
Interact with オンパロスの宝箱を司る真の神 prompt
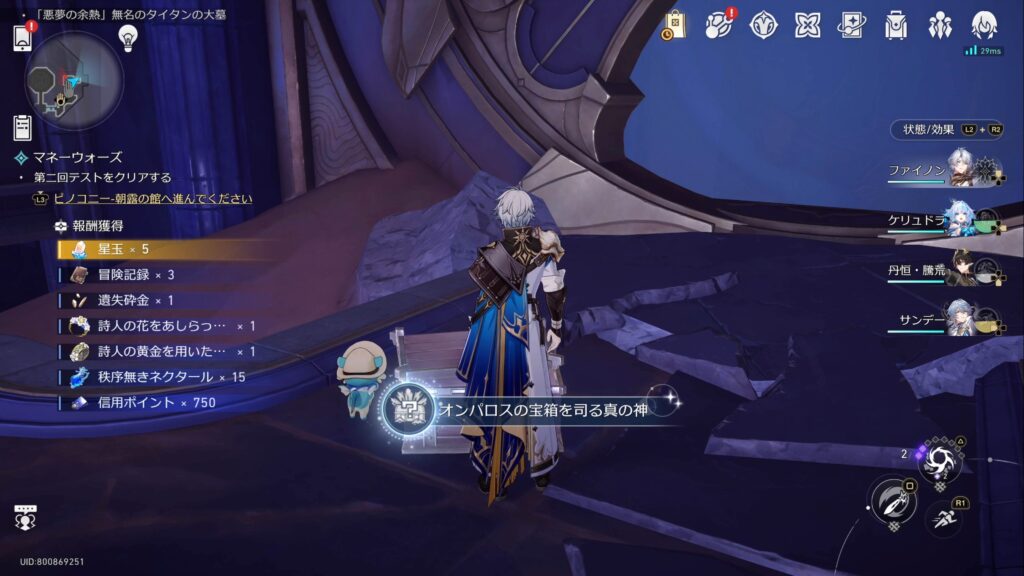tap(530, 410)
